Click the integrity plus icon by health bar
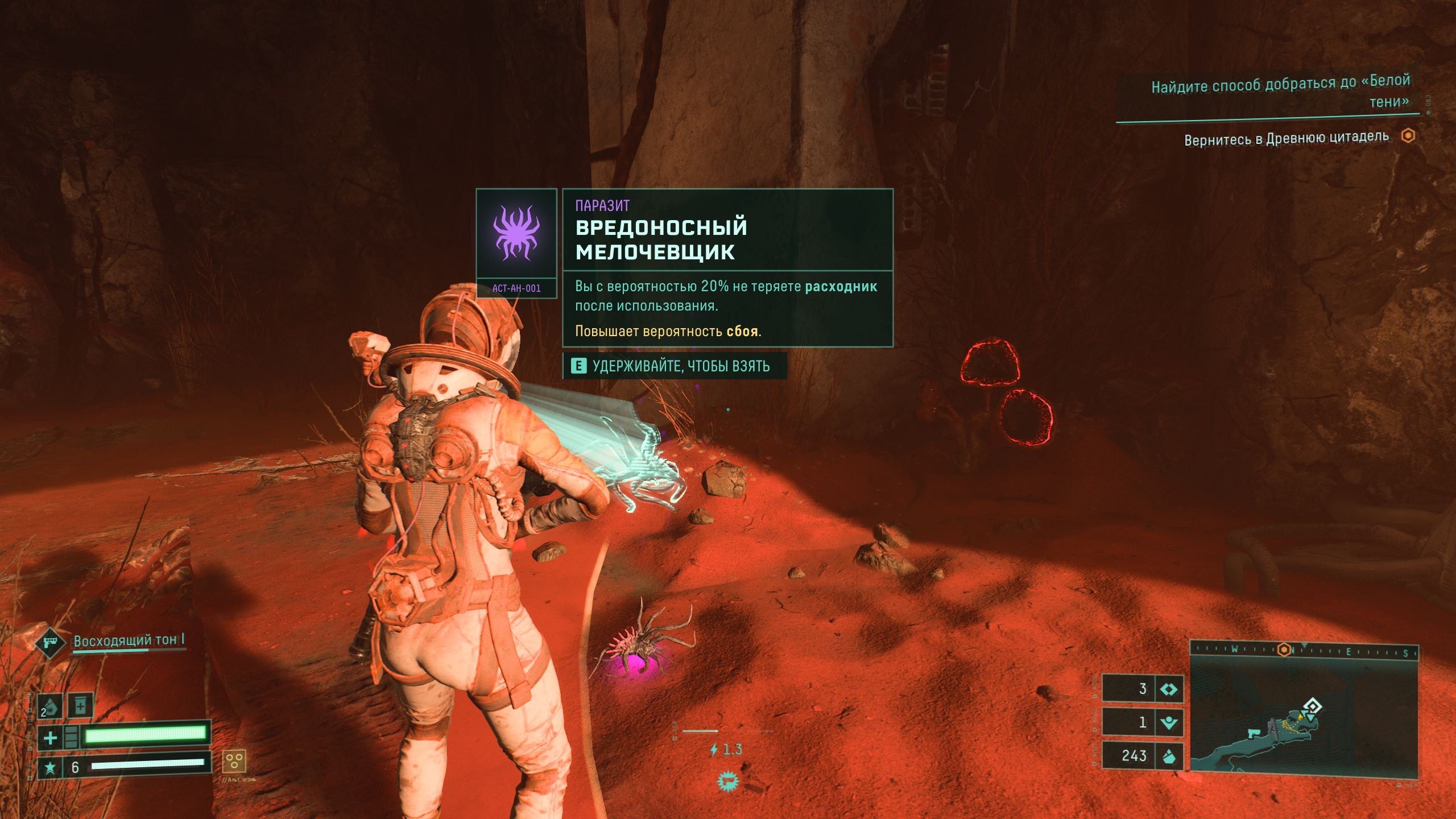1456x819 pixels. coord(50,738)
